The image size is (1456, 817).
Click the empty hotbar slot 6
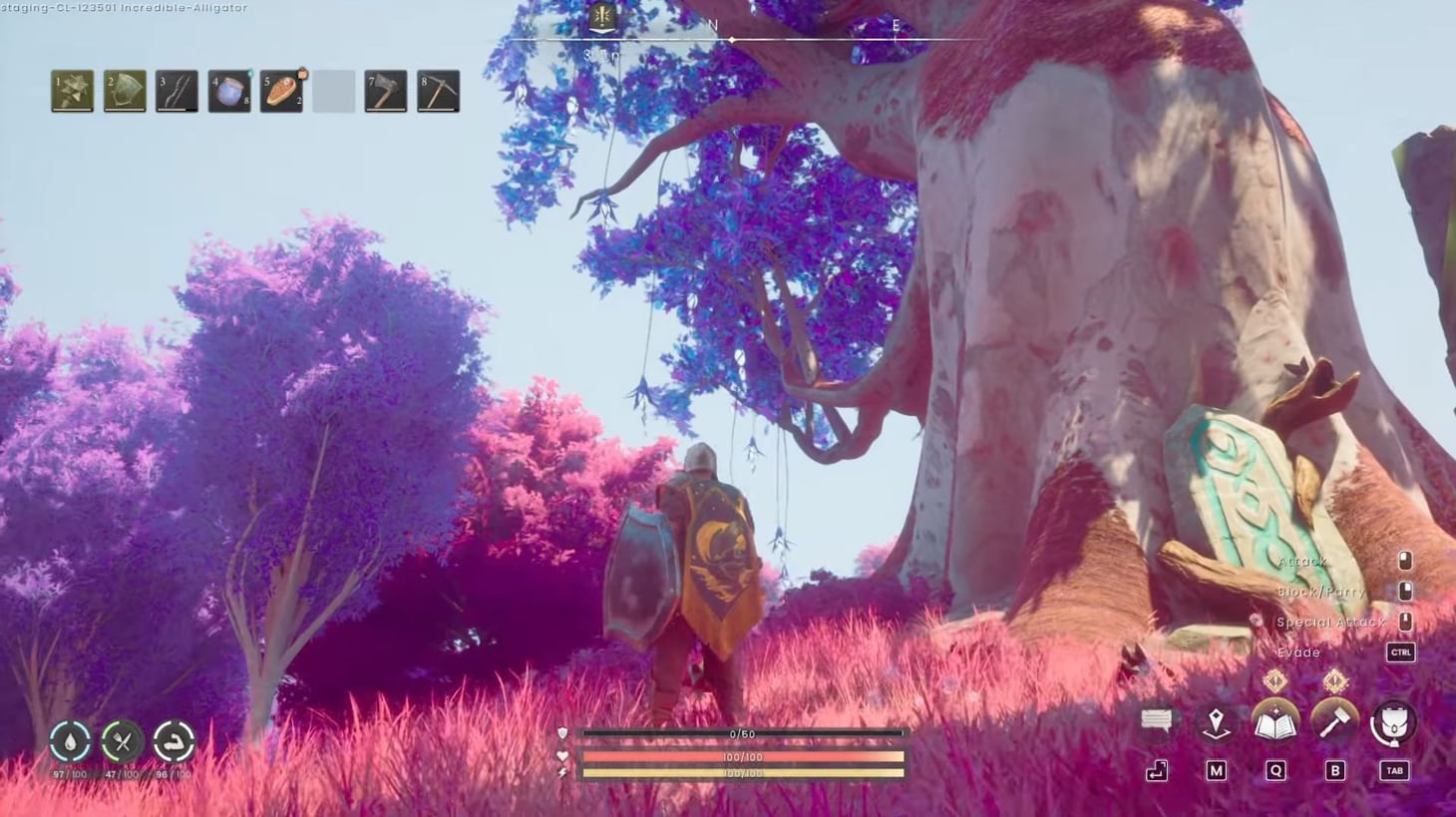[334, 90]
